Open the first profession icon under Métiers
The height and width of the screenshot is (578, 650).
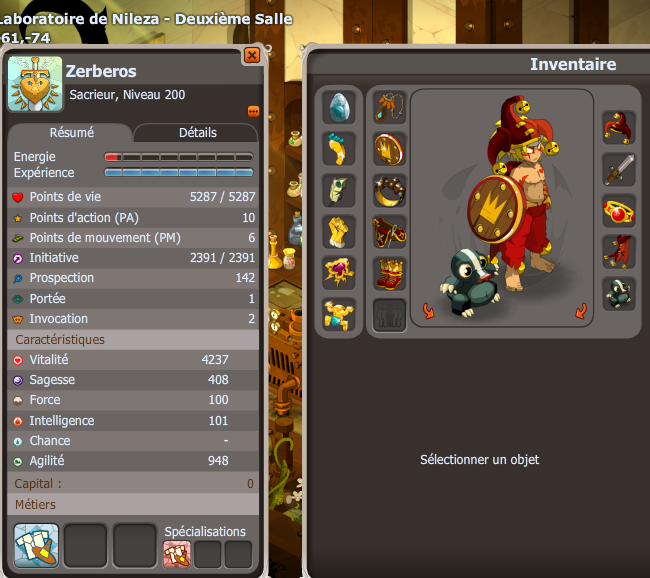(37, 545)
